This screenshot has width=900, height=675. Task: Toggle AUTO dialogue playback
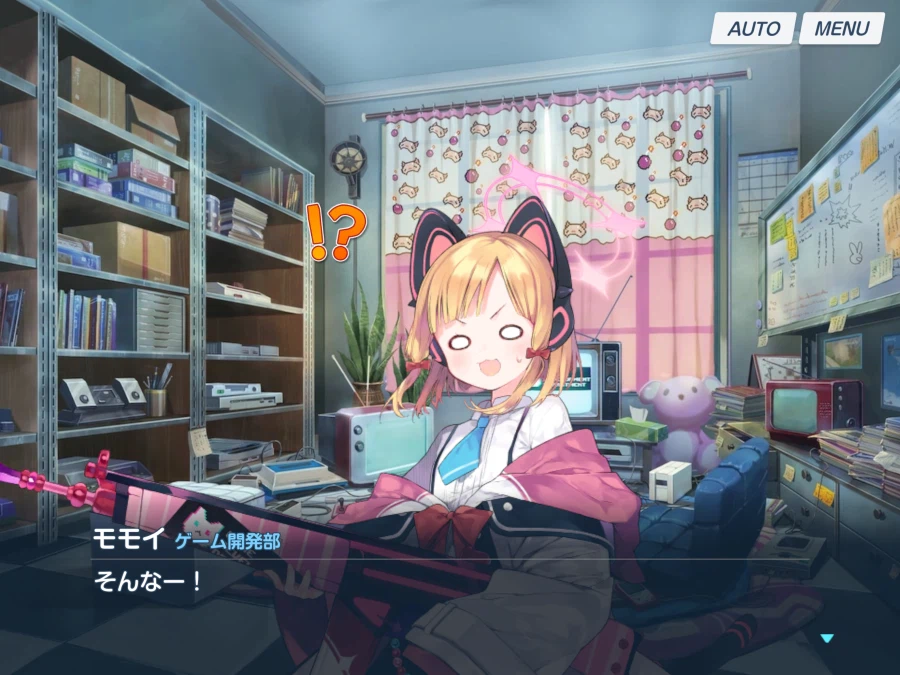click(753, 28)
